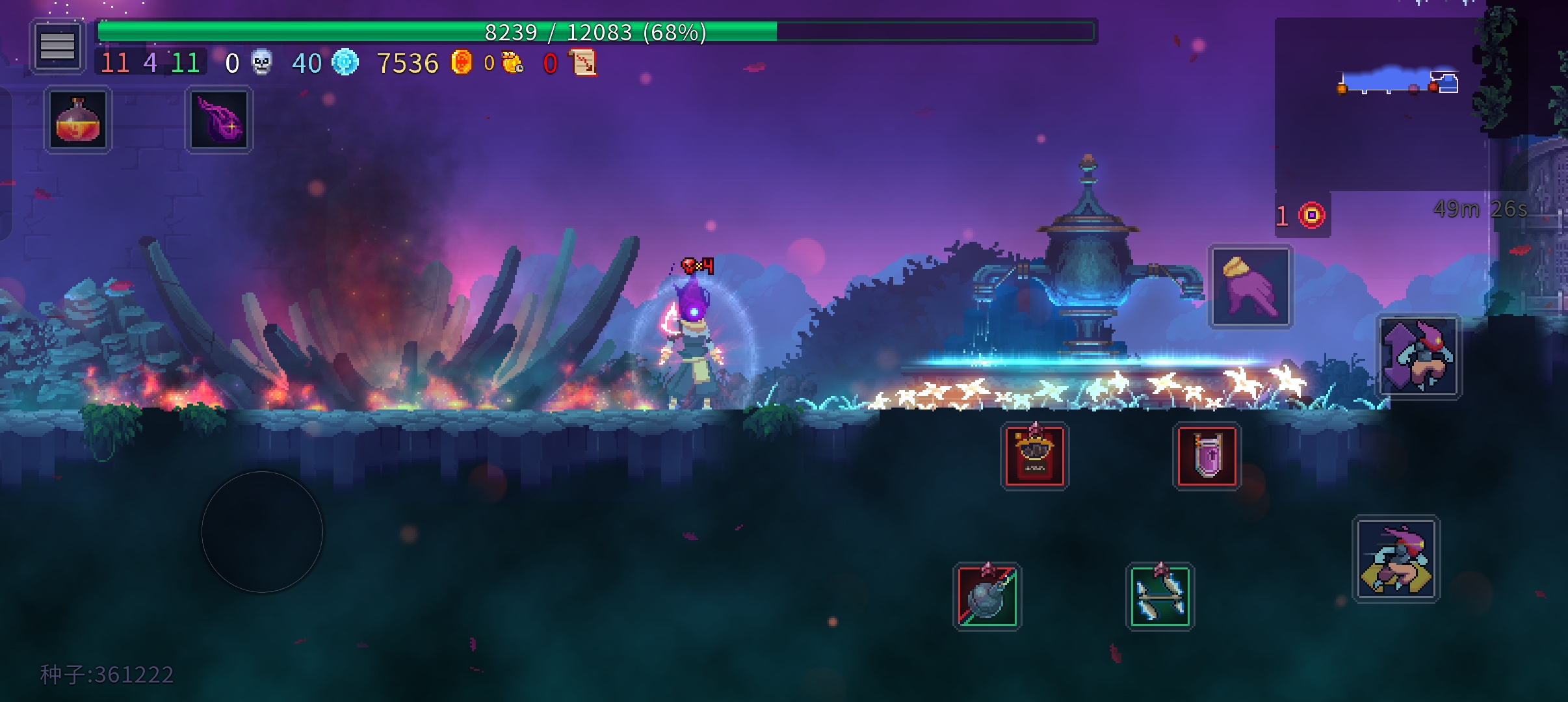Deploy the purple banner skill
The width and height of the screenshot is (1568, 702).
[x=1207, y=456]
